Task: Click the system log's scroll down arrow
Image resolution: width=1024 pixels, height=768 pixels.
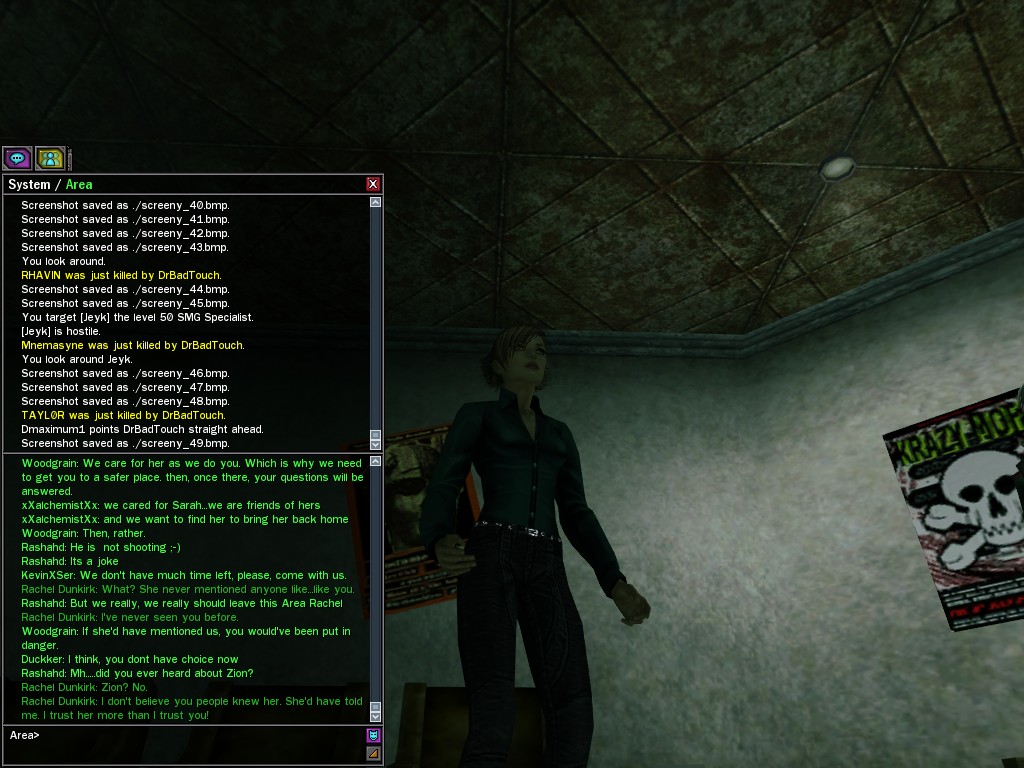Action: click(x=376, y=443)
